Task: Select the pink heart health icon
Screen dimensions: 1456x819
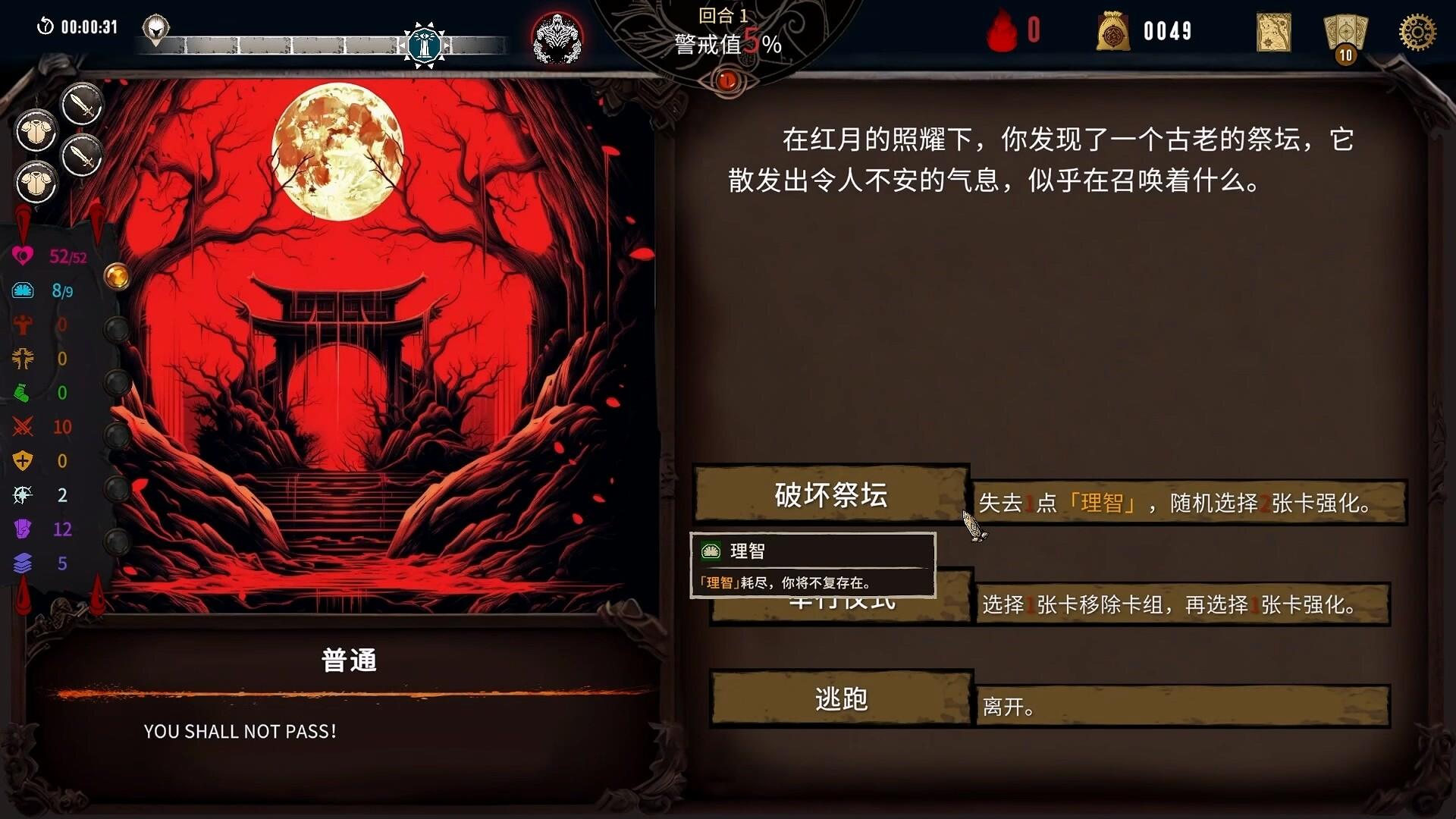Action: pos(23,256)
